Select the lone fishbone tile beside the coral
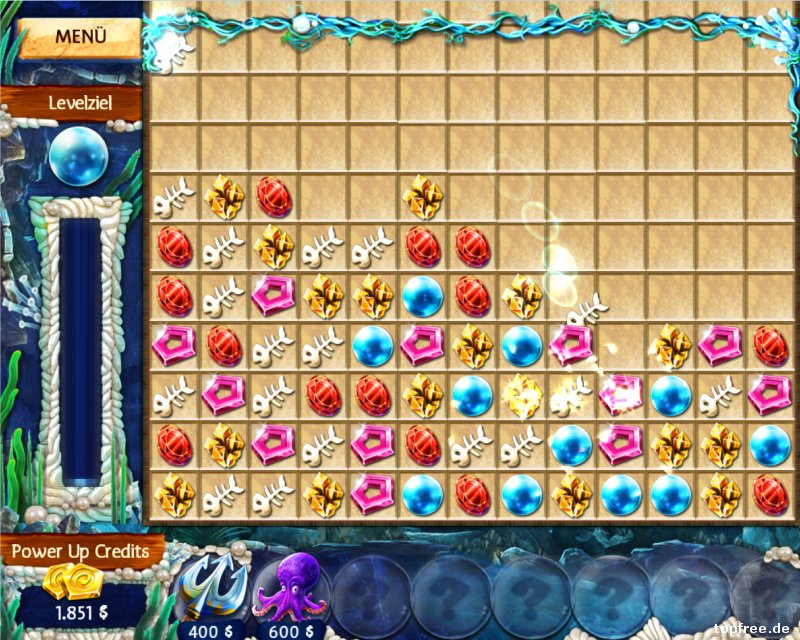 174,49
